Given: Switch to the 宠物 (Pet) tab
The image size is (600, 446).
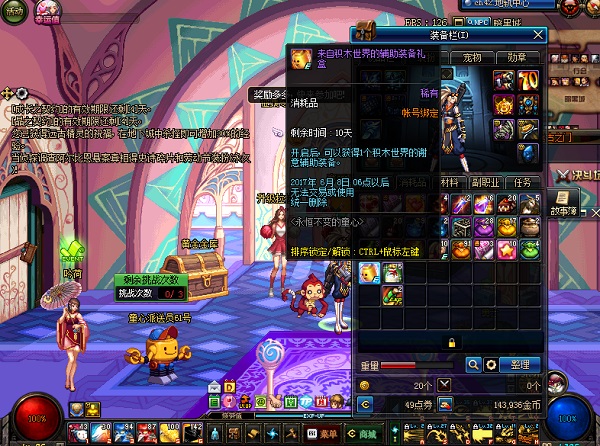Looking at the screenshot, I should tap(471, 58).
